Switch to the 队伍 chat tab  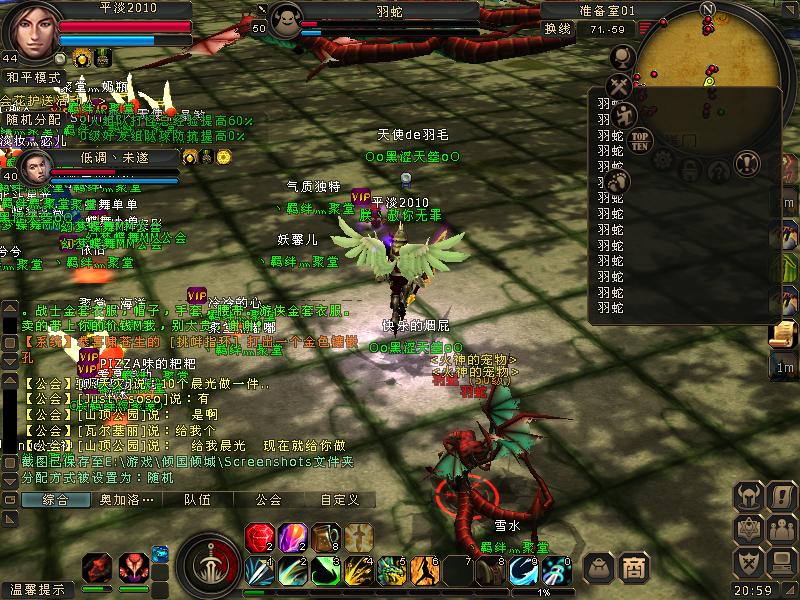click(198, 500)
